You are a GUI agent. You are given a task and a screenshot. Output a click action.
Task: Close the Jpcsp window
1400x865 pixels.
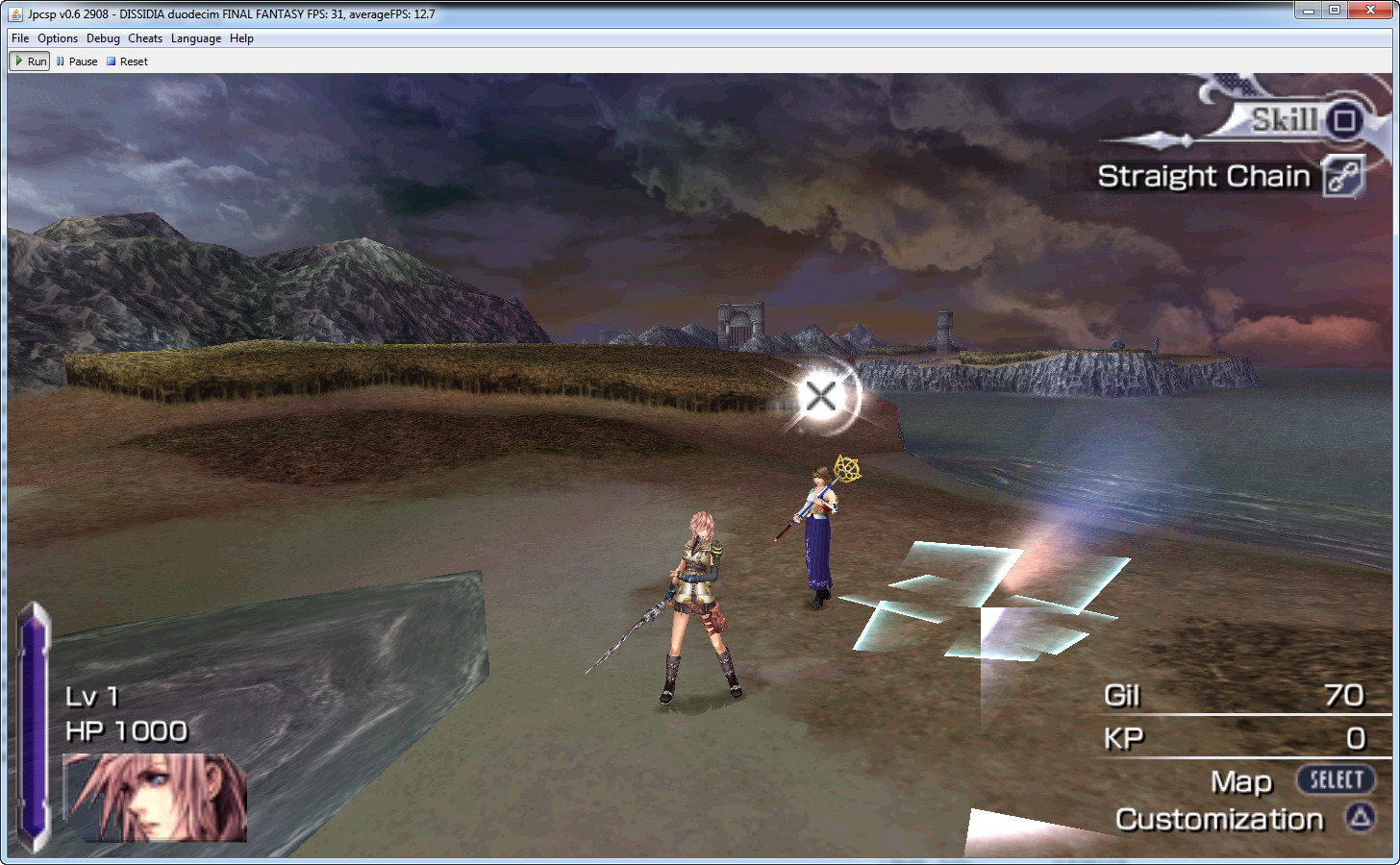point(1370,10)
